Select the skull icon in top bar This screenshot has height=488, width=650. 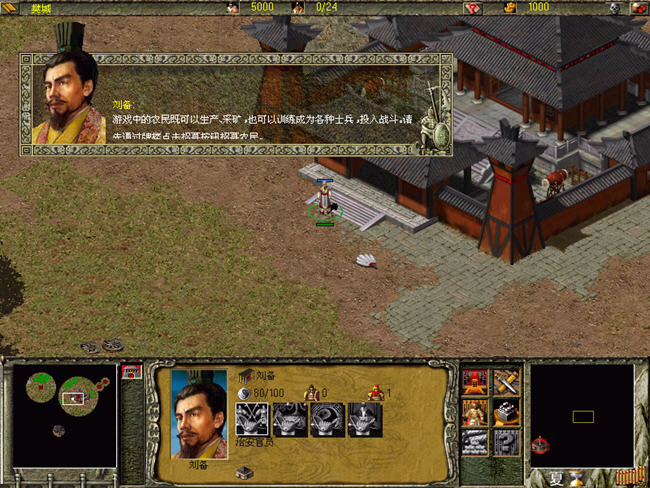click(x=615, y=8)
